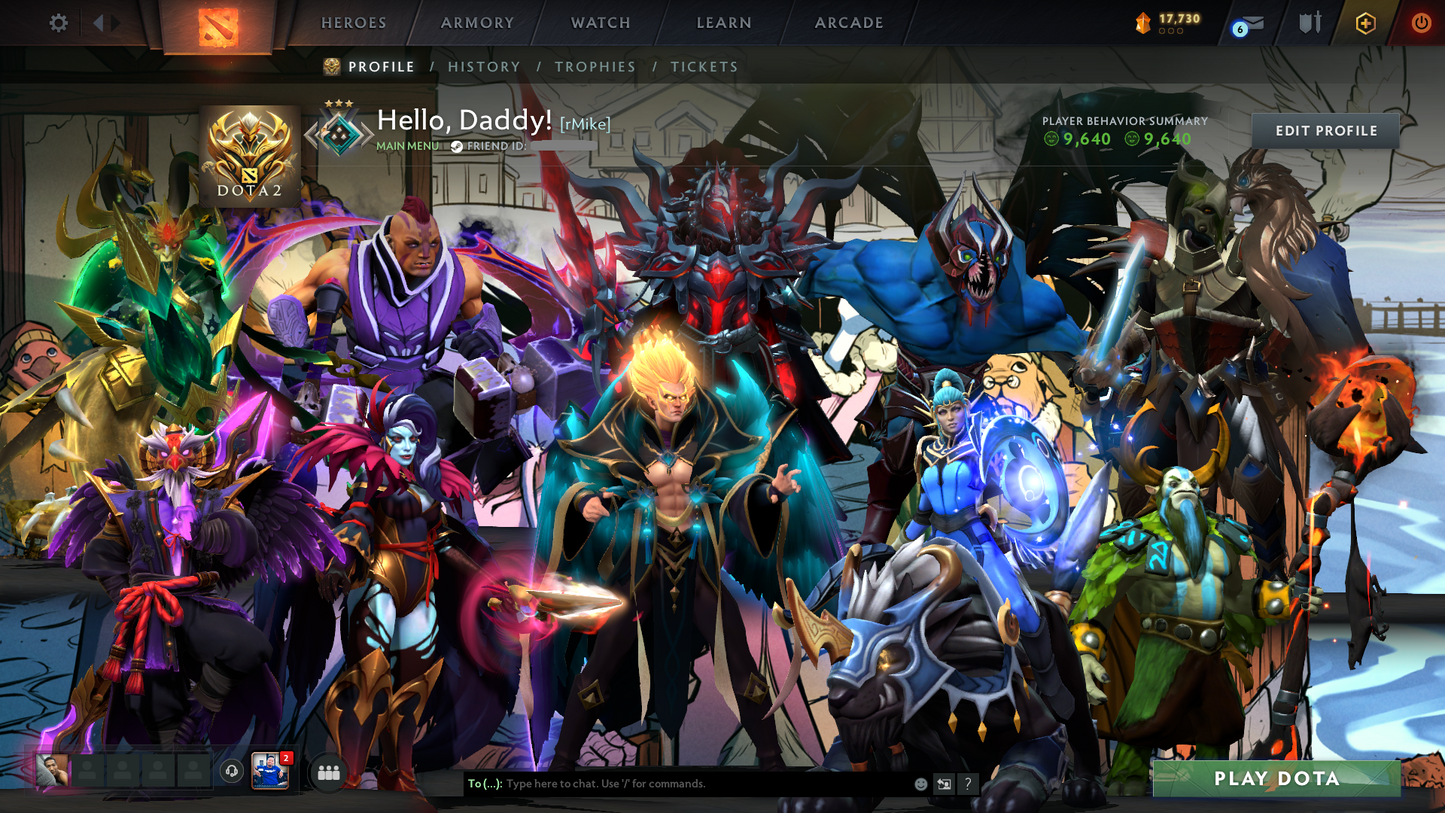
Task: Switch to the TROPHIES tab
Action: pos(595,66)
